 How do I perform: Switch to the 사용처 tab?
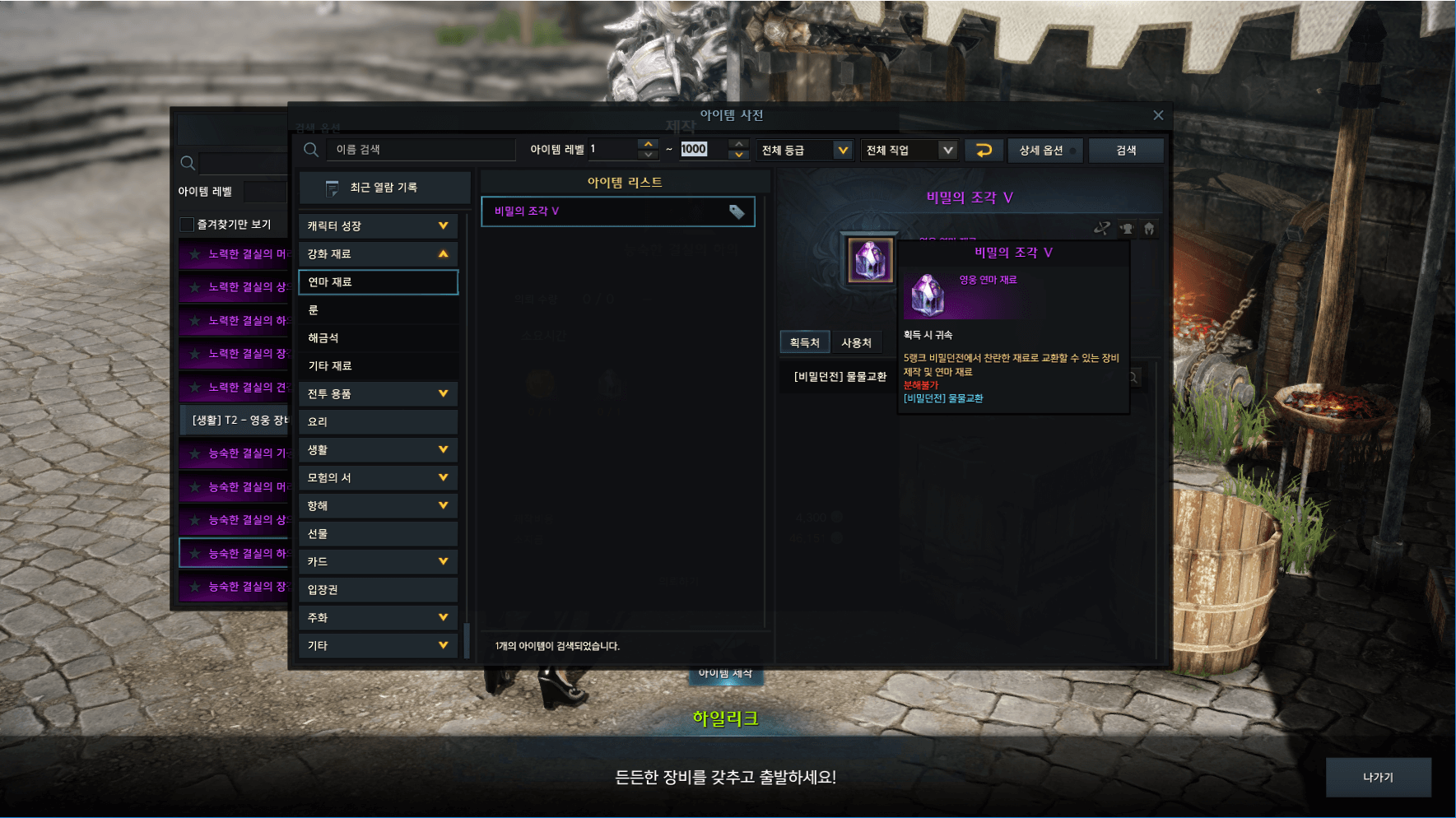tap(856, 342)
